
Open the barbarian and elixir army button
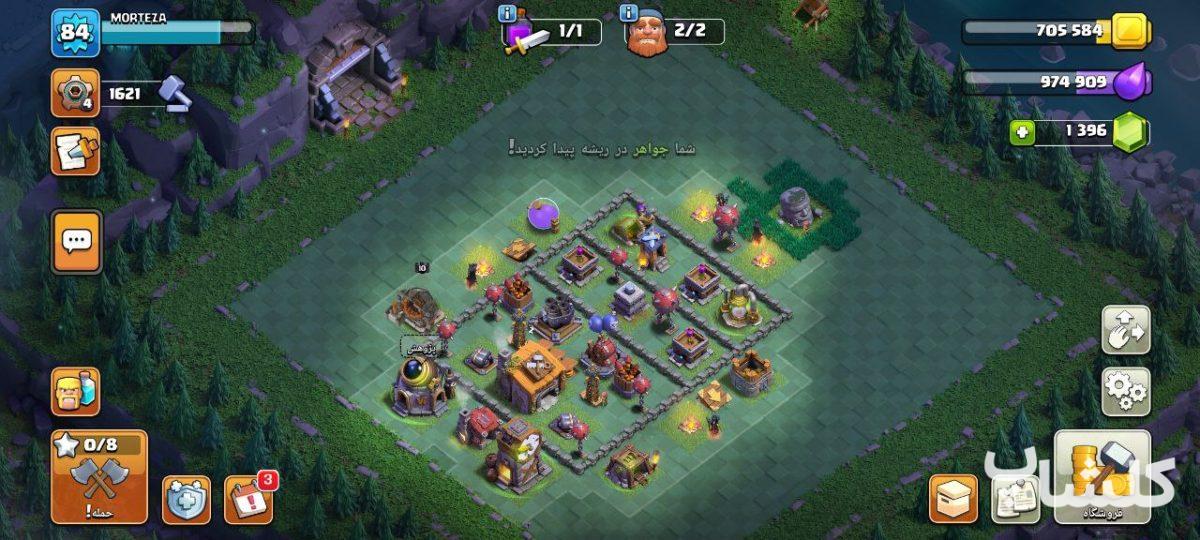[x=75, y=391]
